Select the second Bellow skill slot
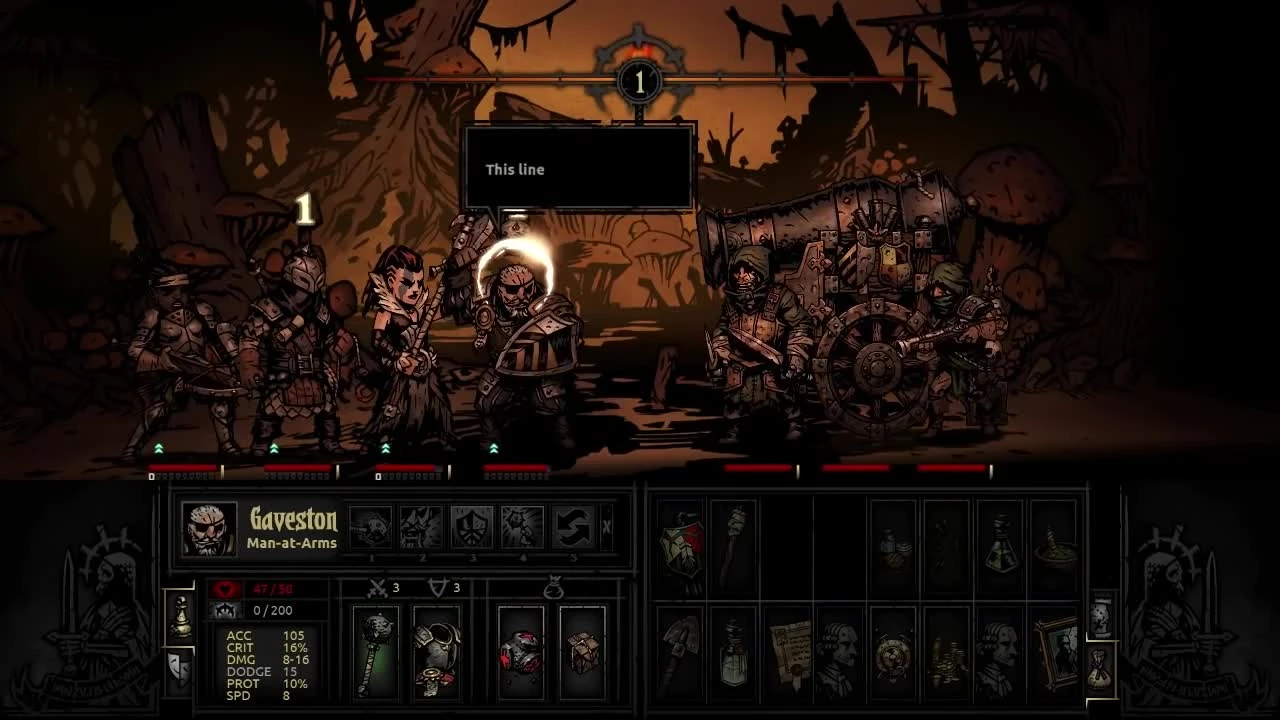The image size is (1280, 720). [x=423, y=527]
